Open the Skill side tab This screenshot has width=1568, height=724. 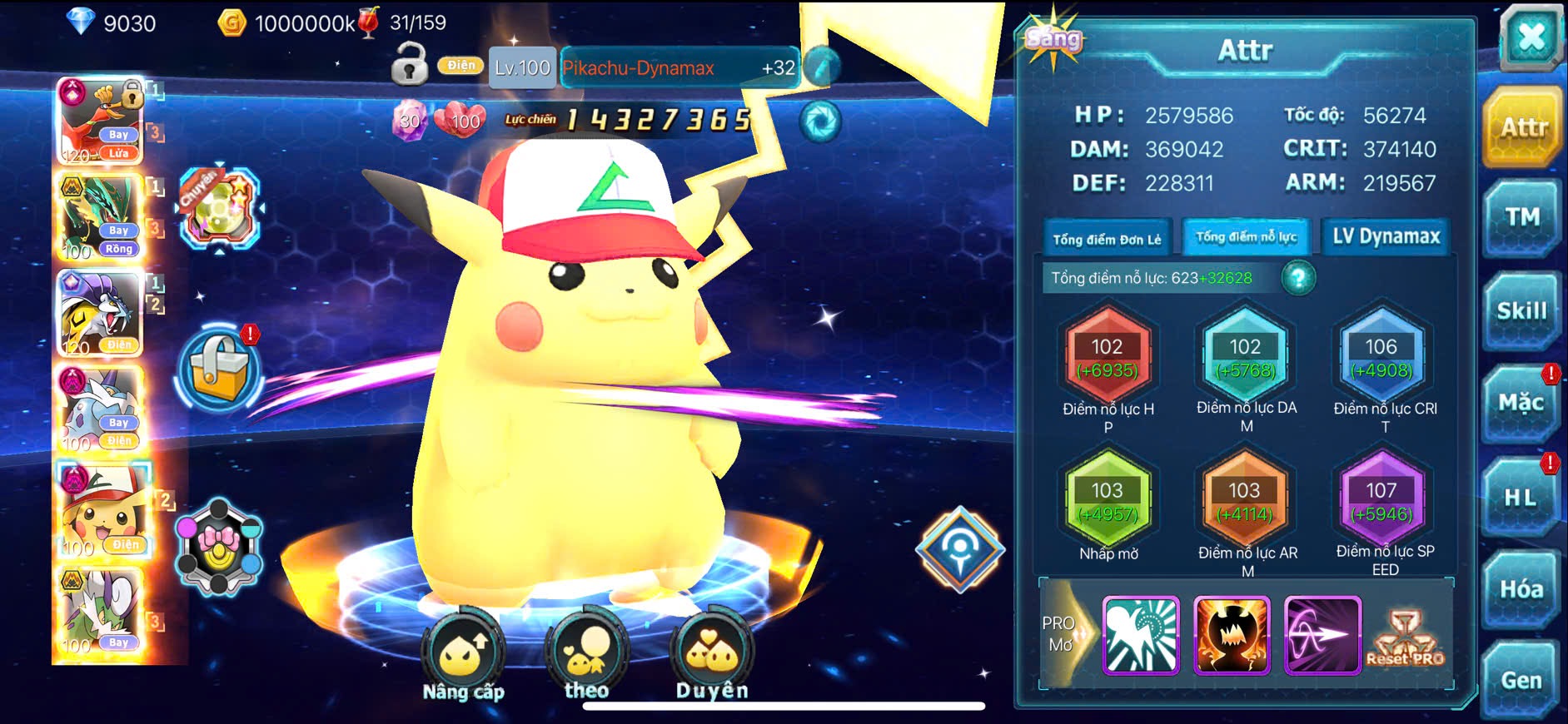1521,311
